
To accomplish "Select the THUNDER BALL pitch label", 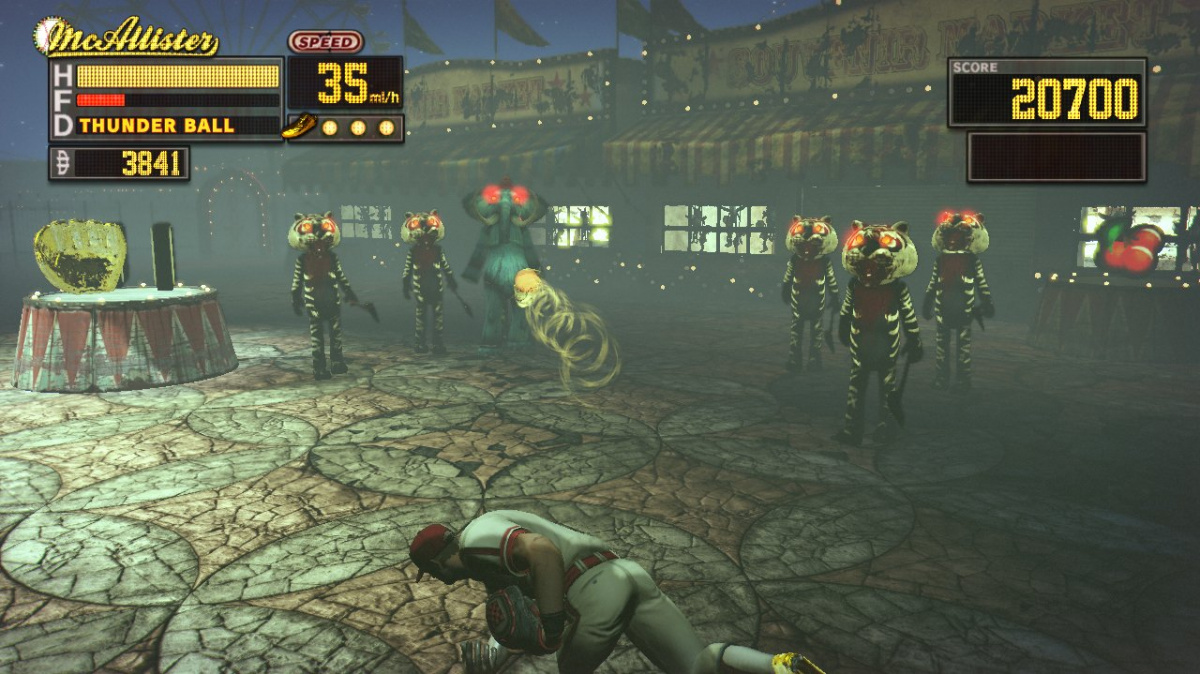I will [157, 126].
